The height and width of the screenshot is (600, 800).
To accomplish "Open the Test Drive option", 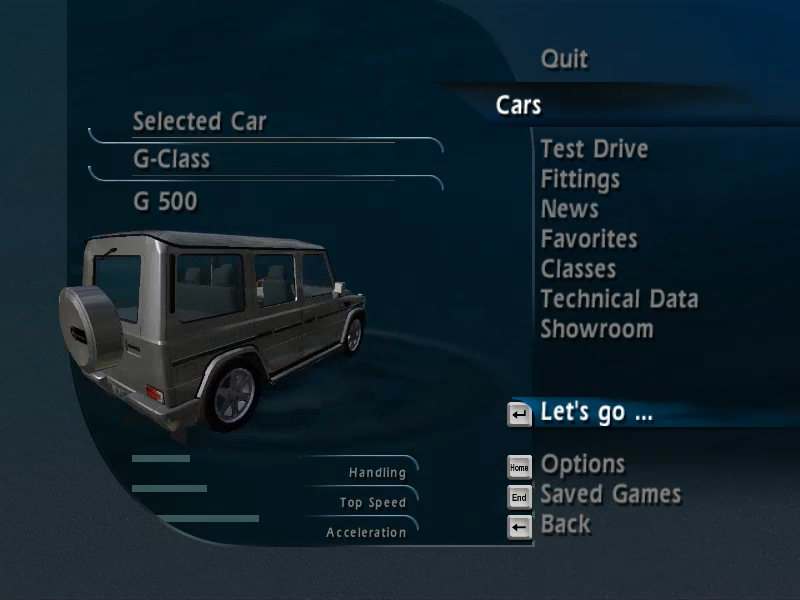I will tap(594, 149).
